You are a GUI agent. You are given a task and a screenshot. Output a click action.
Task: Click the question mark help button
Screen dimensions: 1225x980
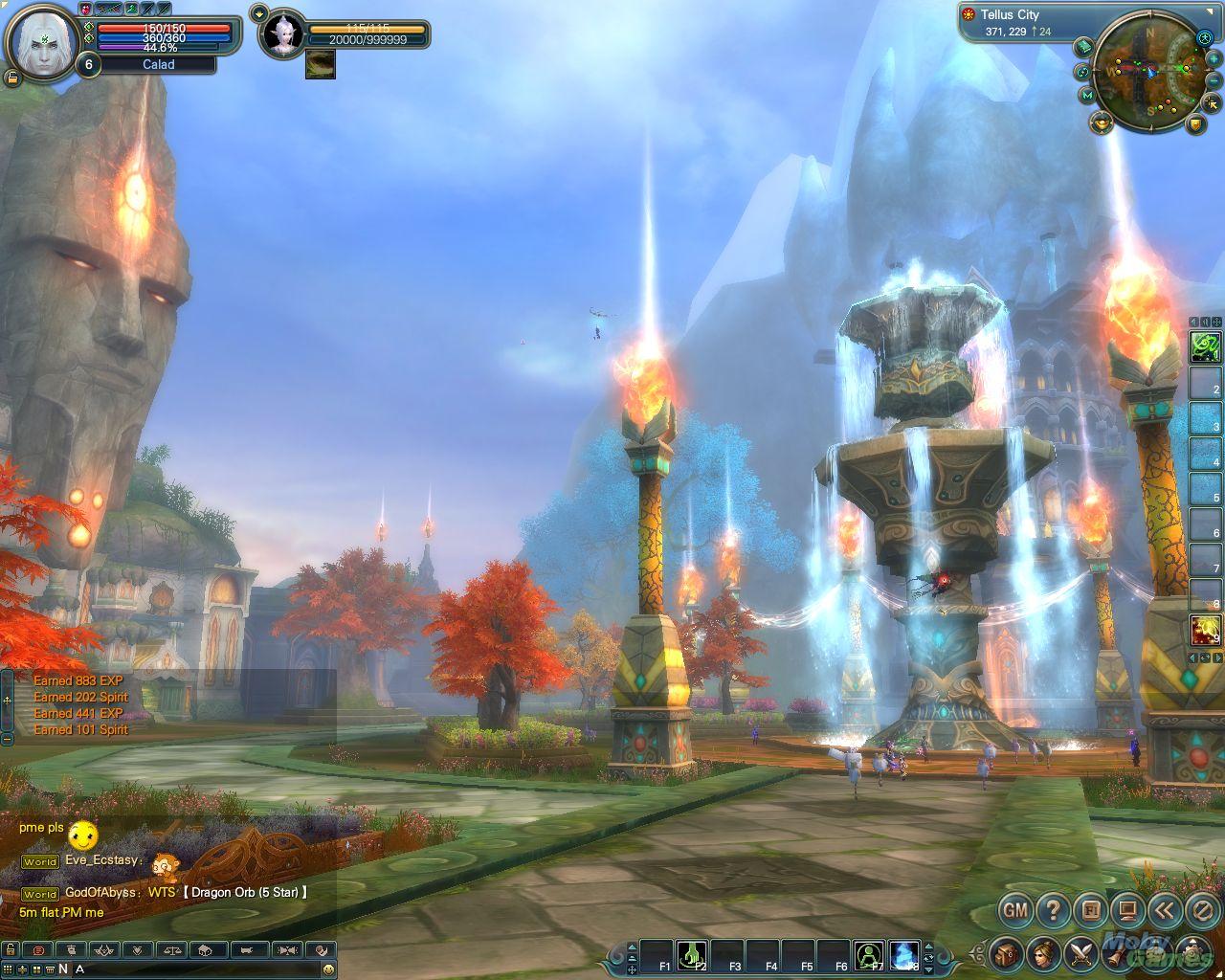[1053, 909]
